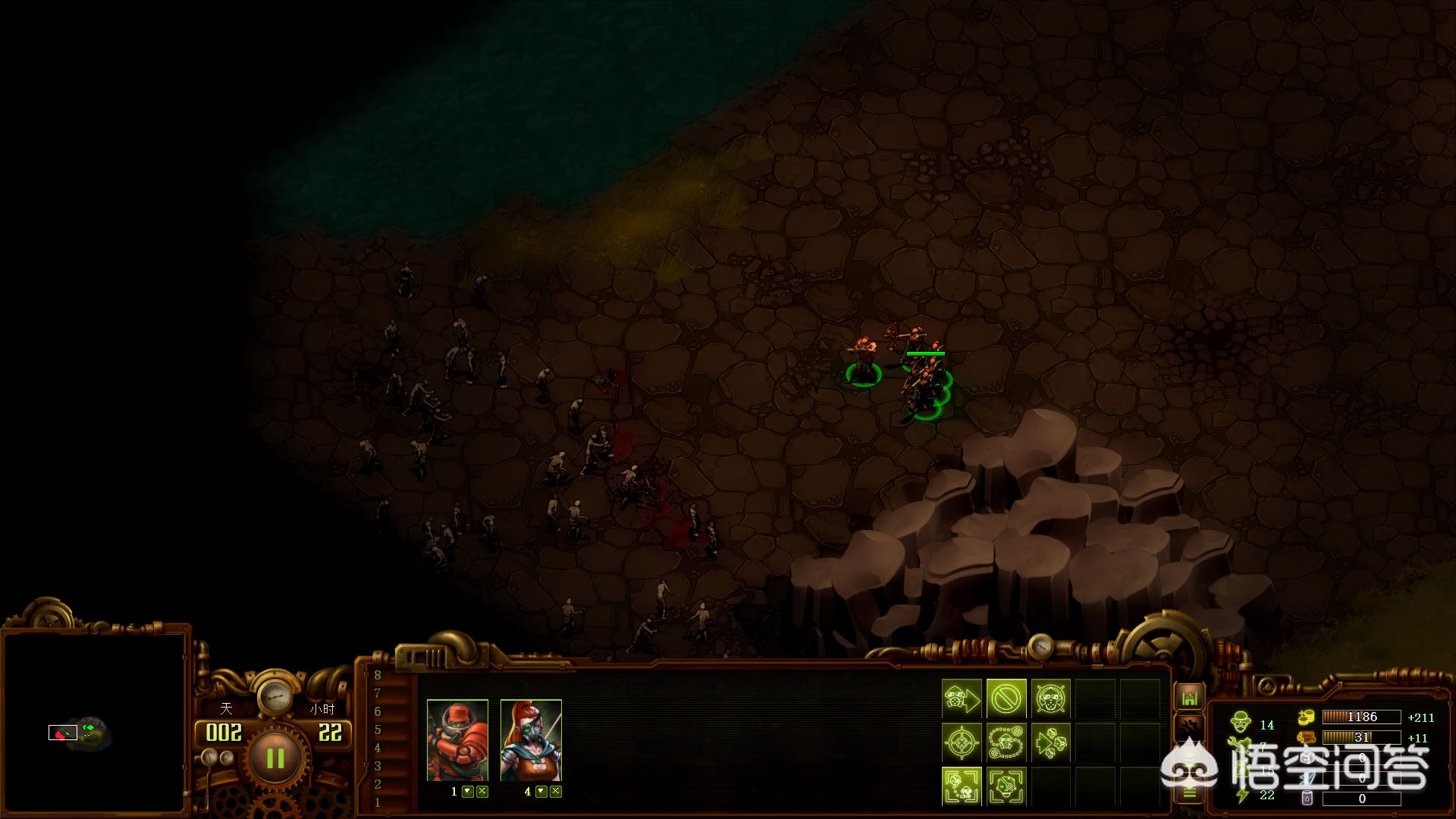Pause the game with the gear button
Screen dimensions: 1456x819
pos(275,758)
